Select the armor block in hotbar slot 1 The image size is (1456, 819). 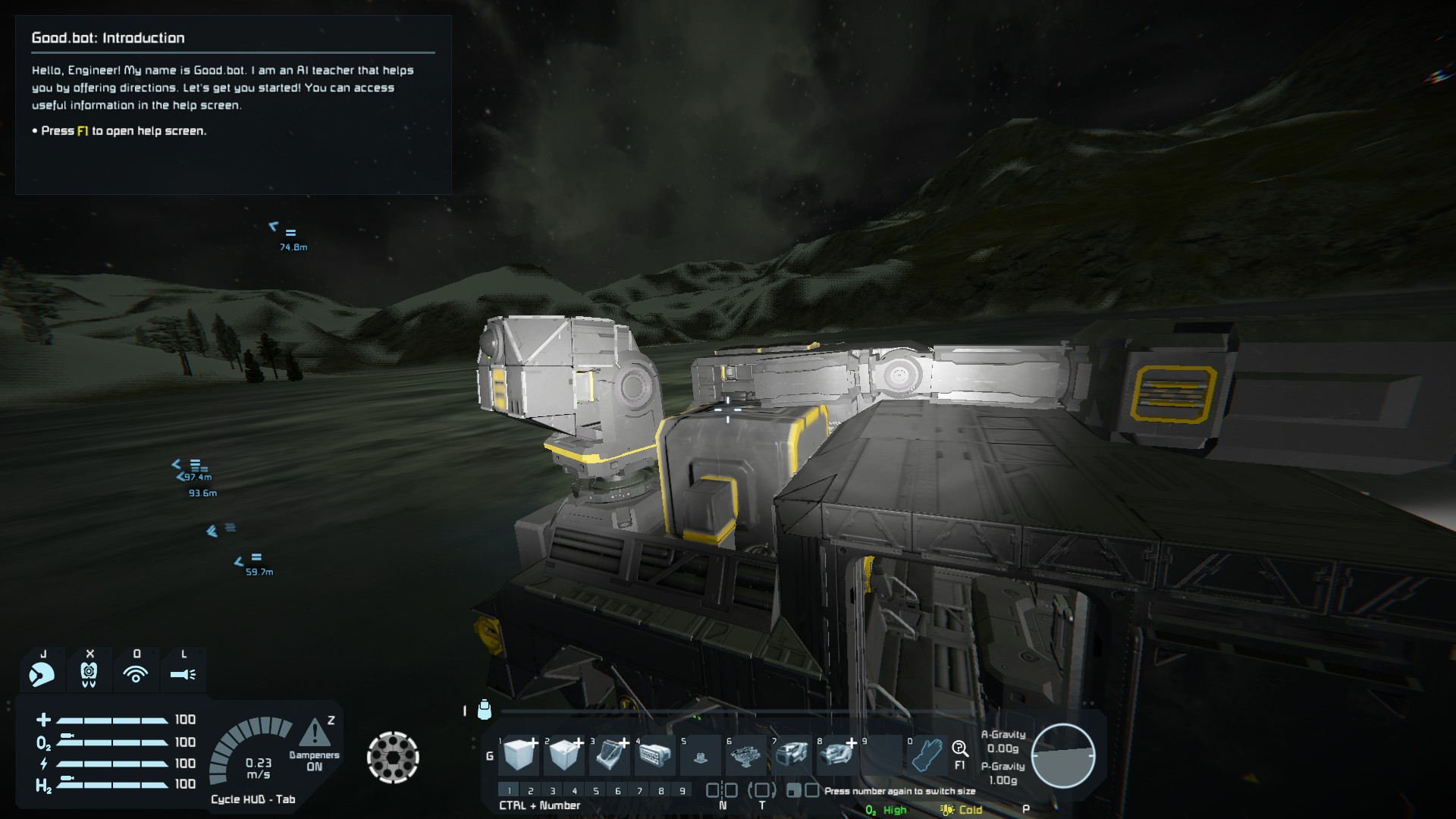coord(520,755)
